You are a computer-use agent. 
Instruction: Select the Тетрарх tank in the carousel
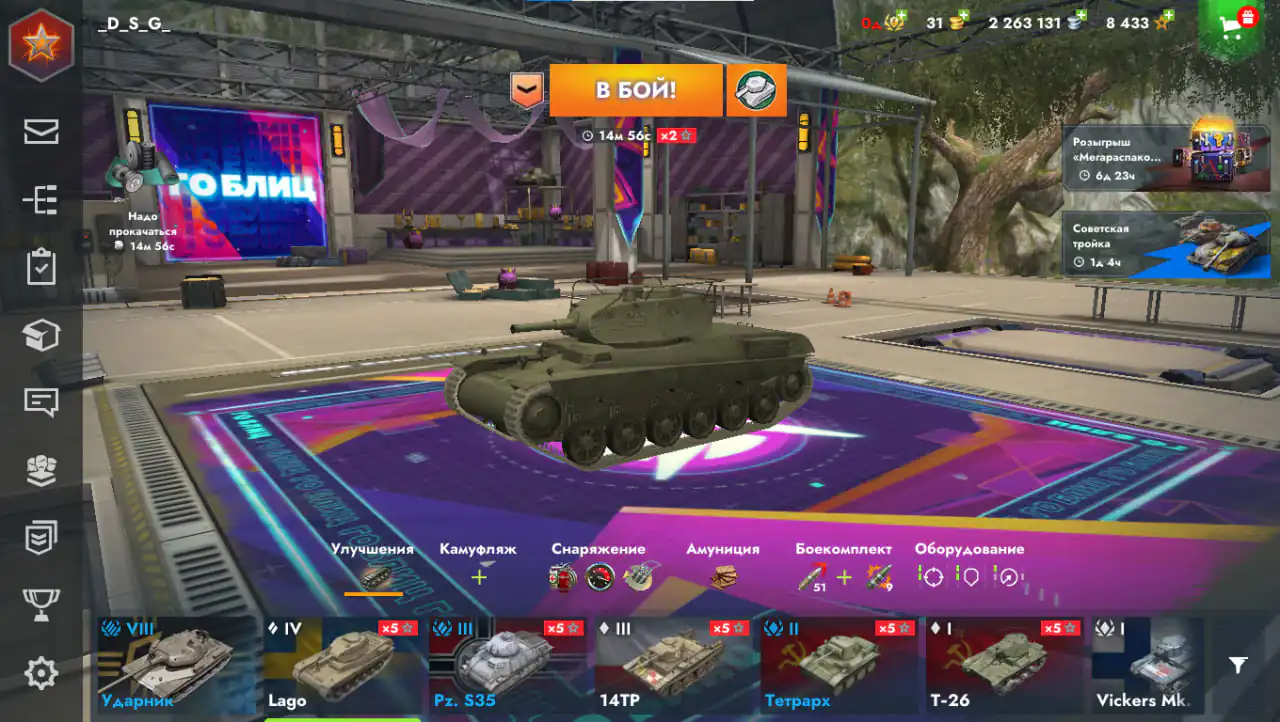click(x=840, y=665)
